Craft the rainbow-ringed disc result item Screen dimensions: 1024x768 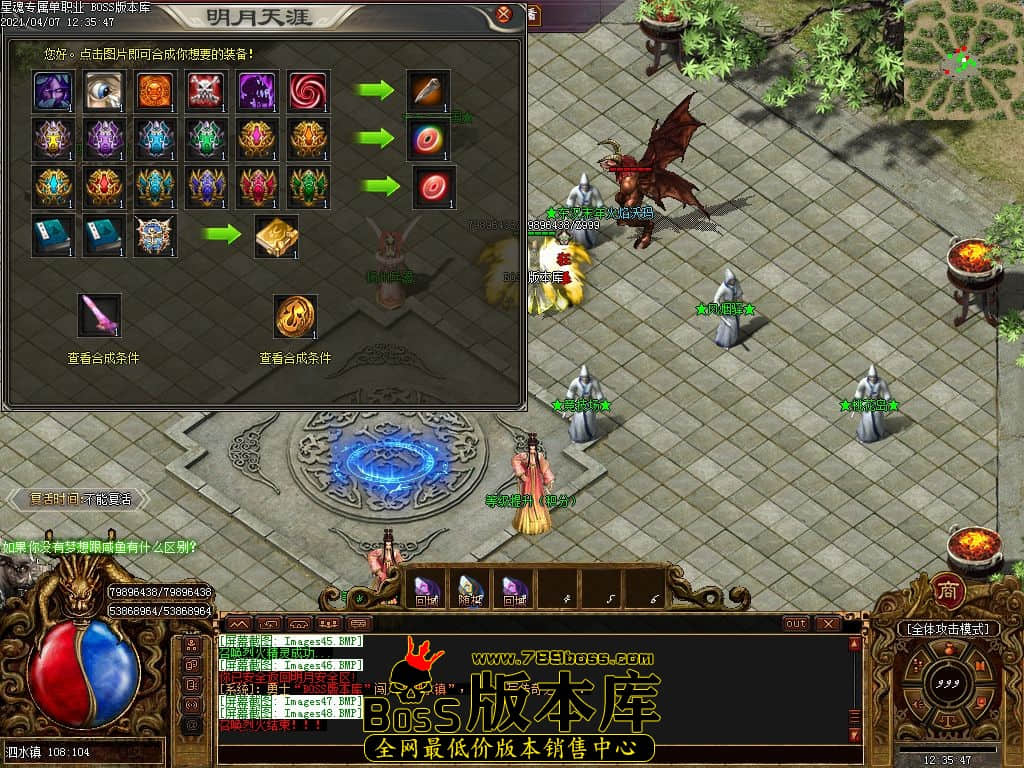(x=429, y=139)
